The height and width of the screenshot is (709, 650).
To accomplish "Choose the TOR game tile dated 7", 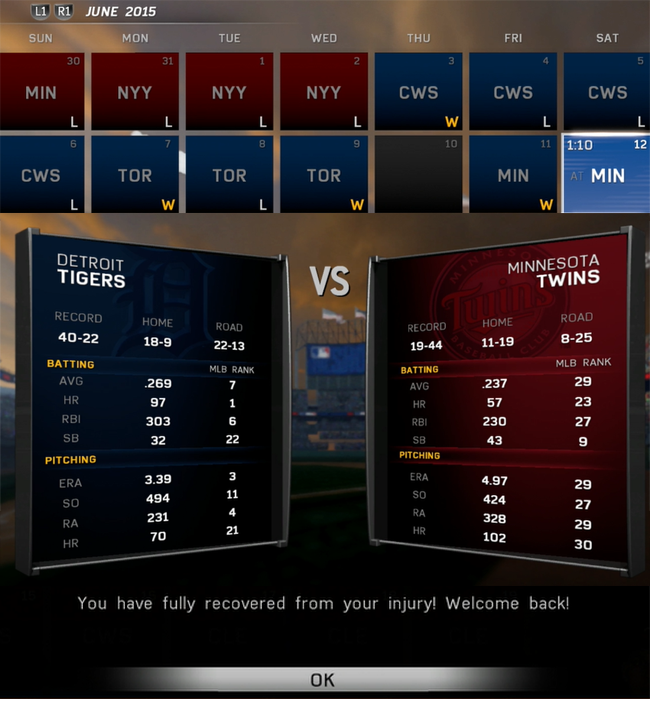I will (x=135, y=174).
